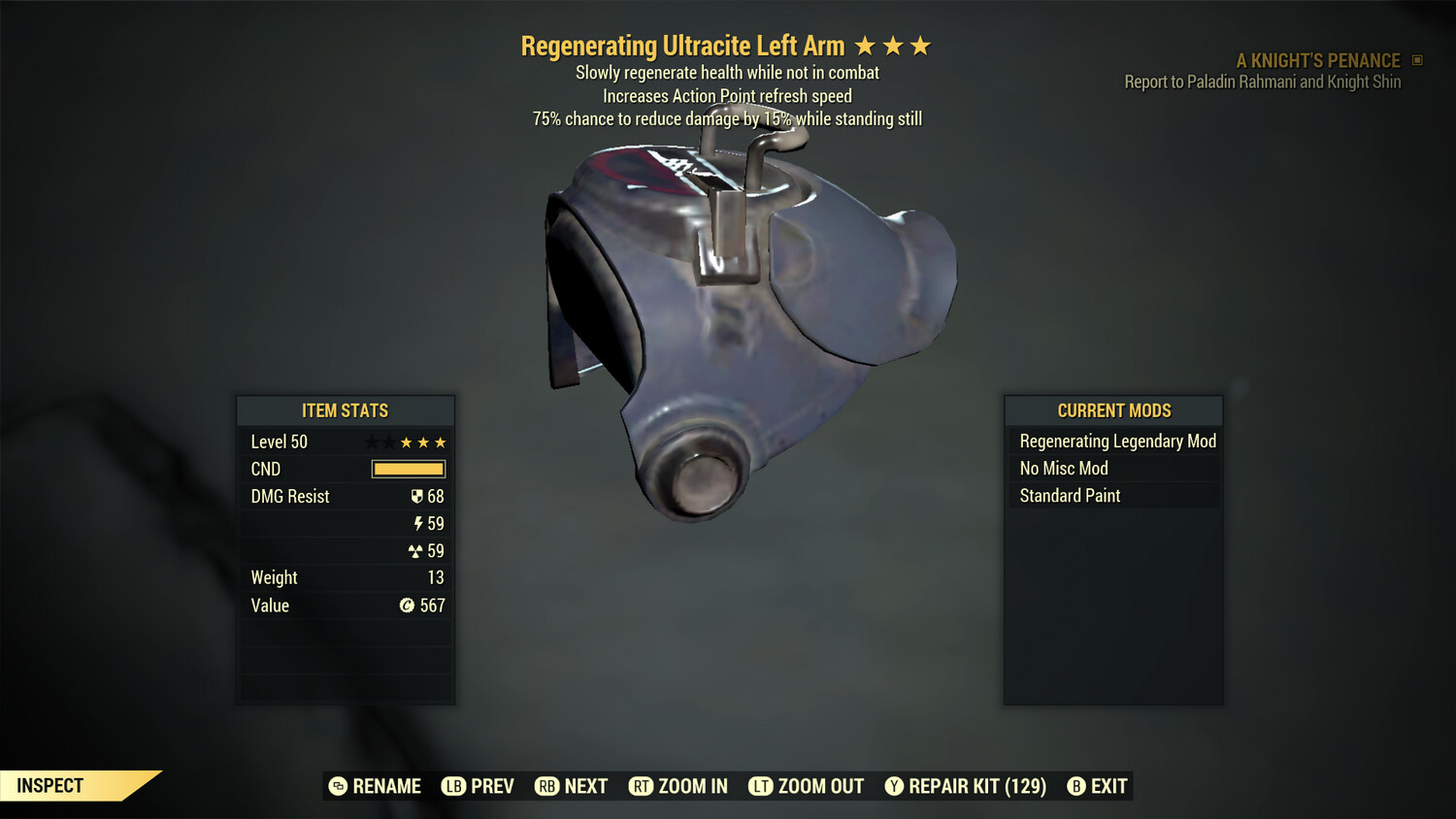Screen dimensions: 1456x819
Task: Click the Ultracite left arm 3D model
Action: coord(747,320)
